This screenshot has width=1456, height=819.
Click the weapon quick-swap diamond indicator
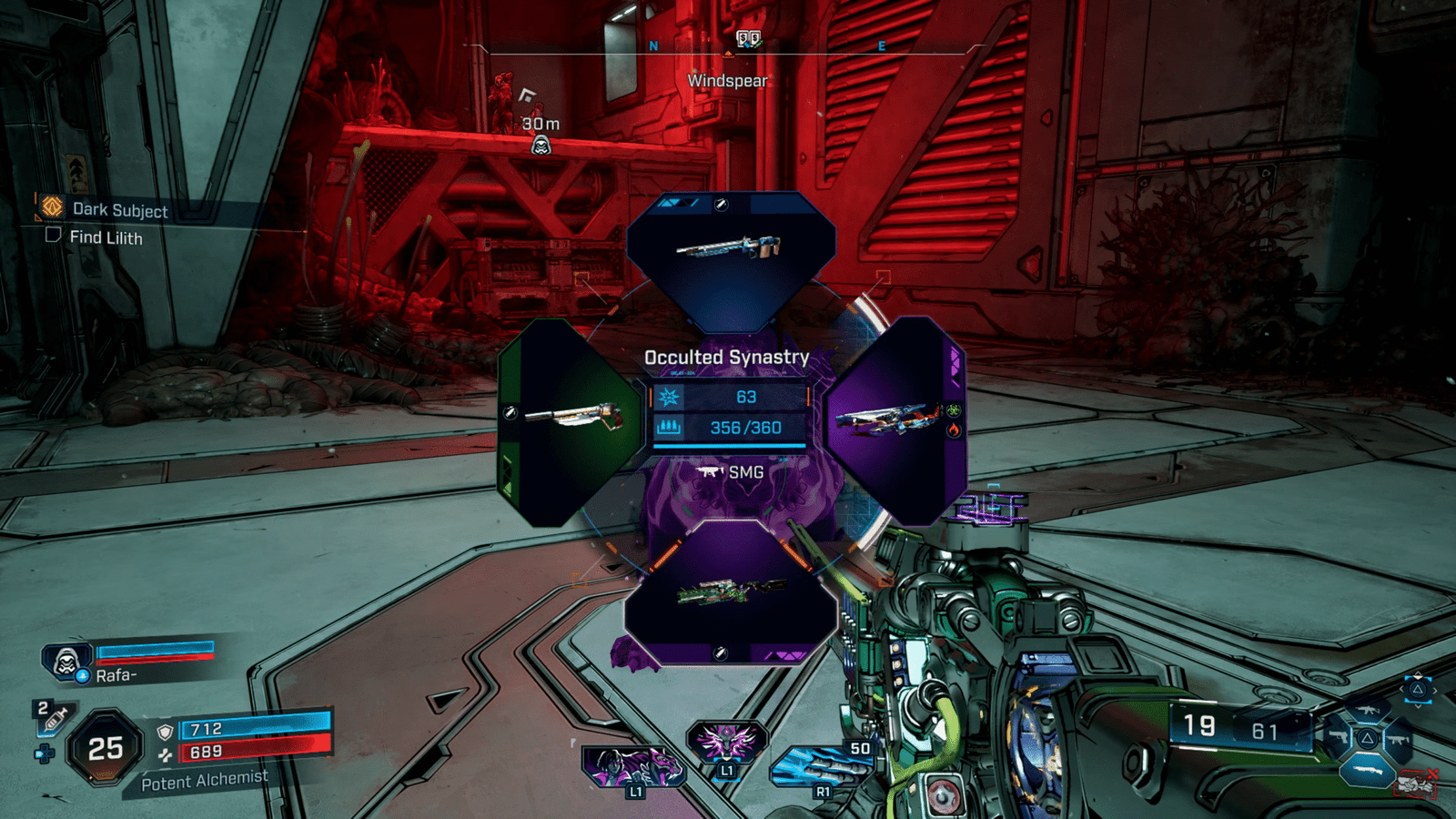click(1367, 738)
